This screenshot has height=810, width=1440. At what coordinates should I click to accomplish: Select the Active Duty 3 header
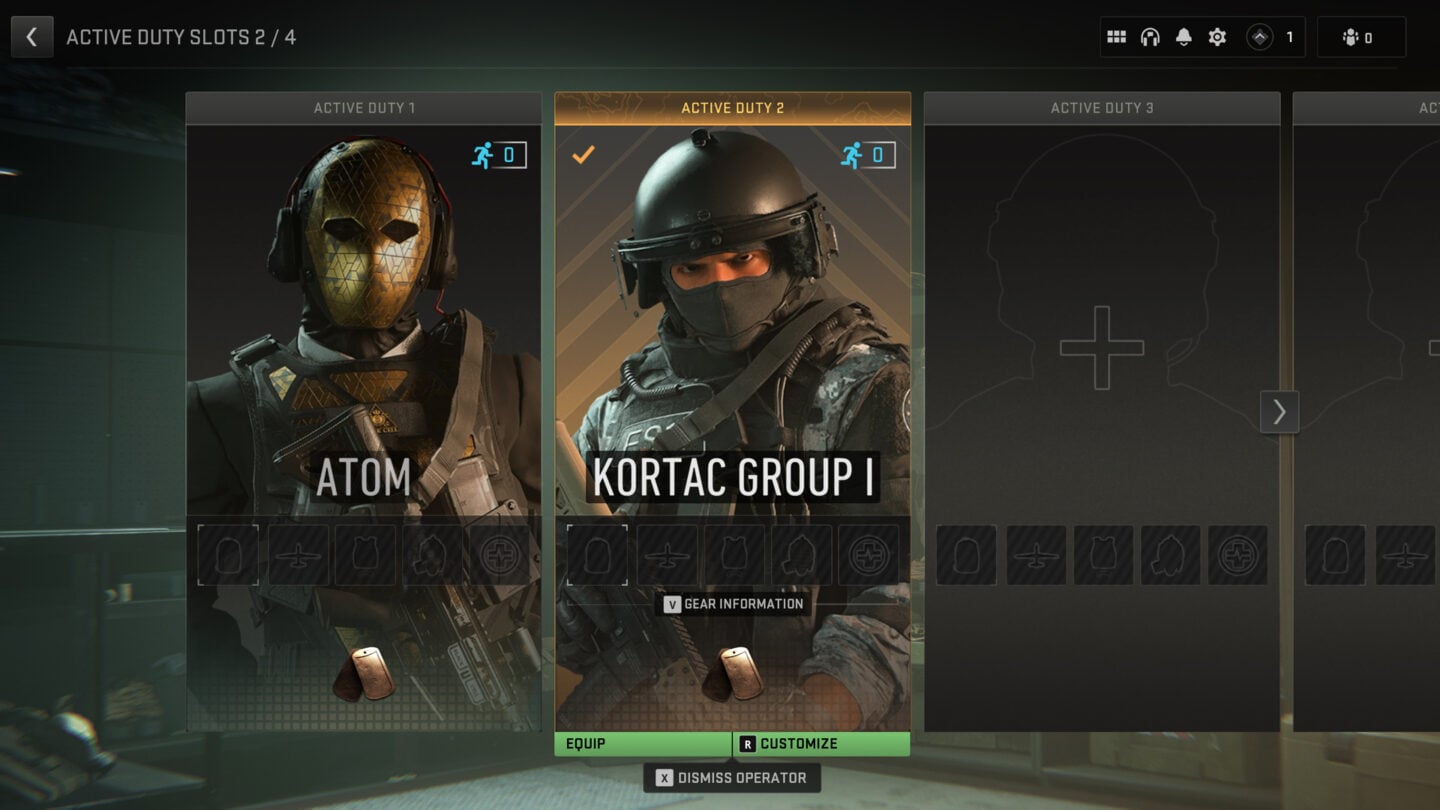click(1102, 107)
